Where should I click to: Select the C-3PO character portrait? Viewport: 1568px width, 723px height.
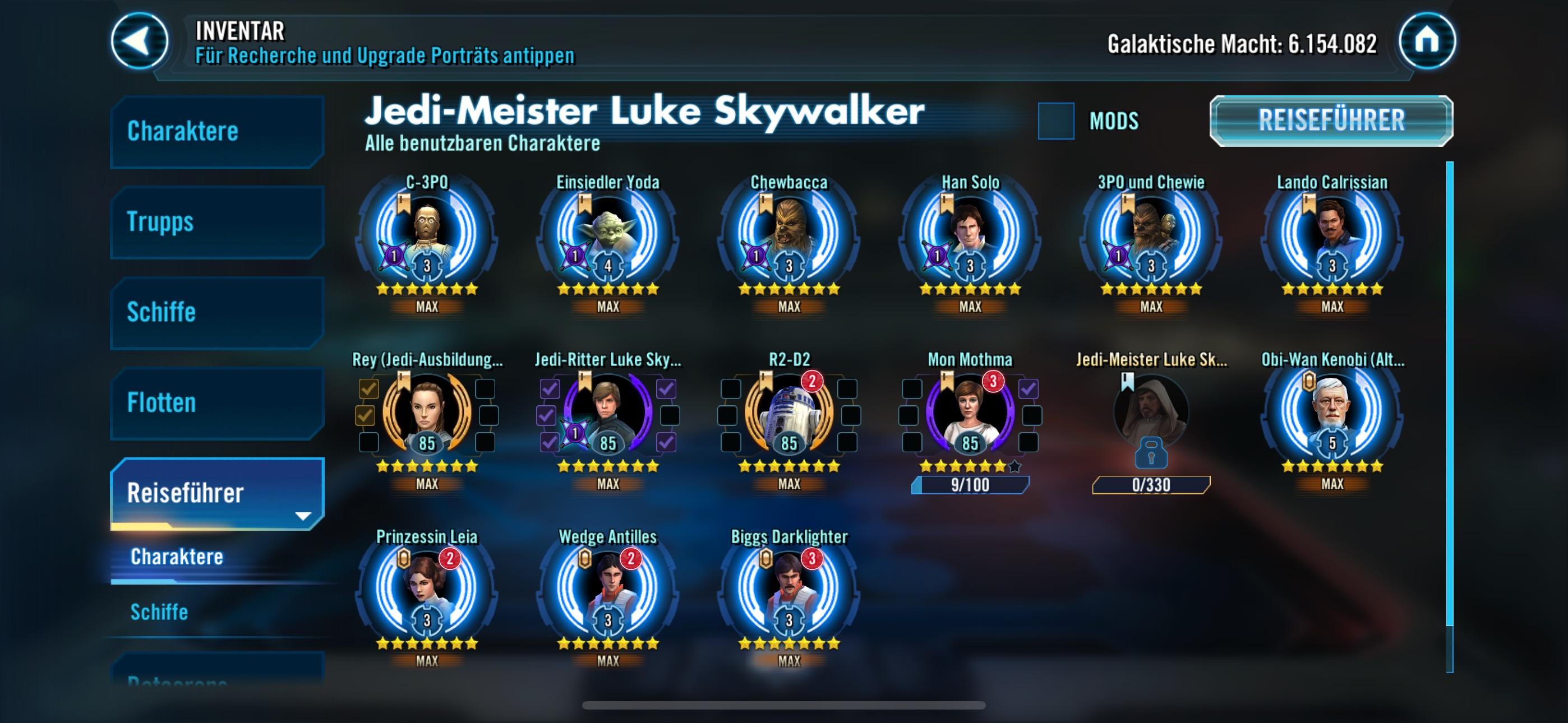[x=427, y=234]
